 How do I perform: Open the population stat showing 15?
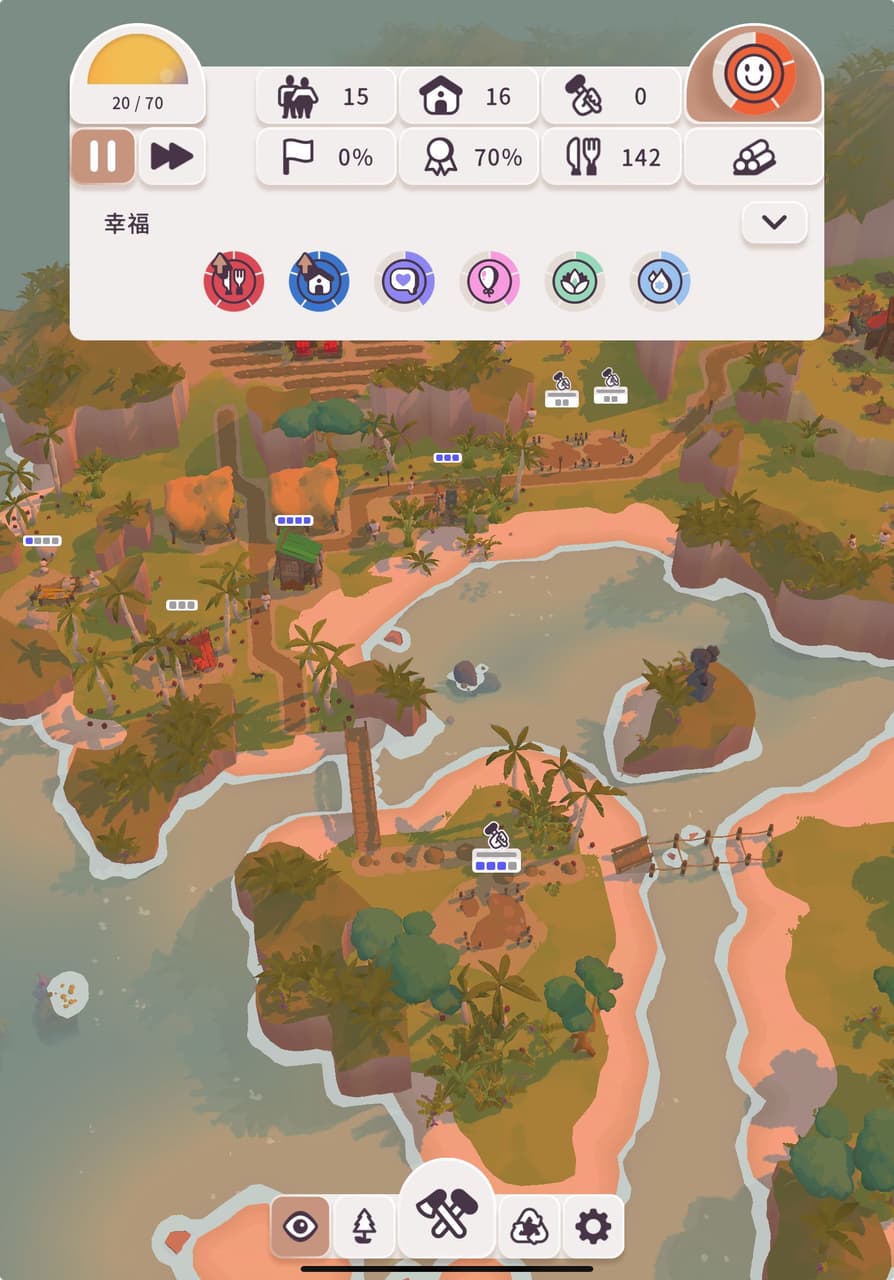pyautogui.click(x=326, y=97)
